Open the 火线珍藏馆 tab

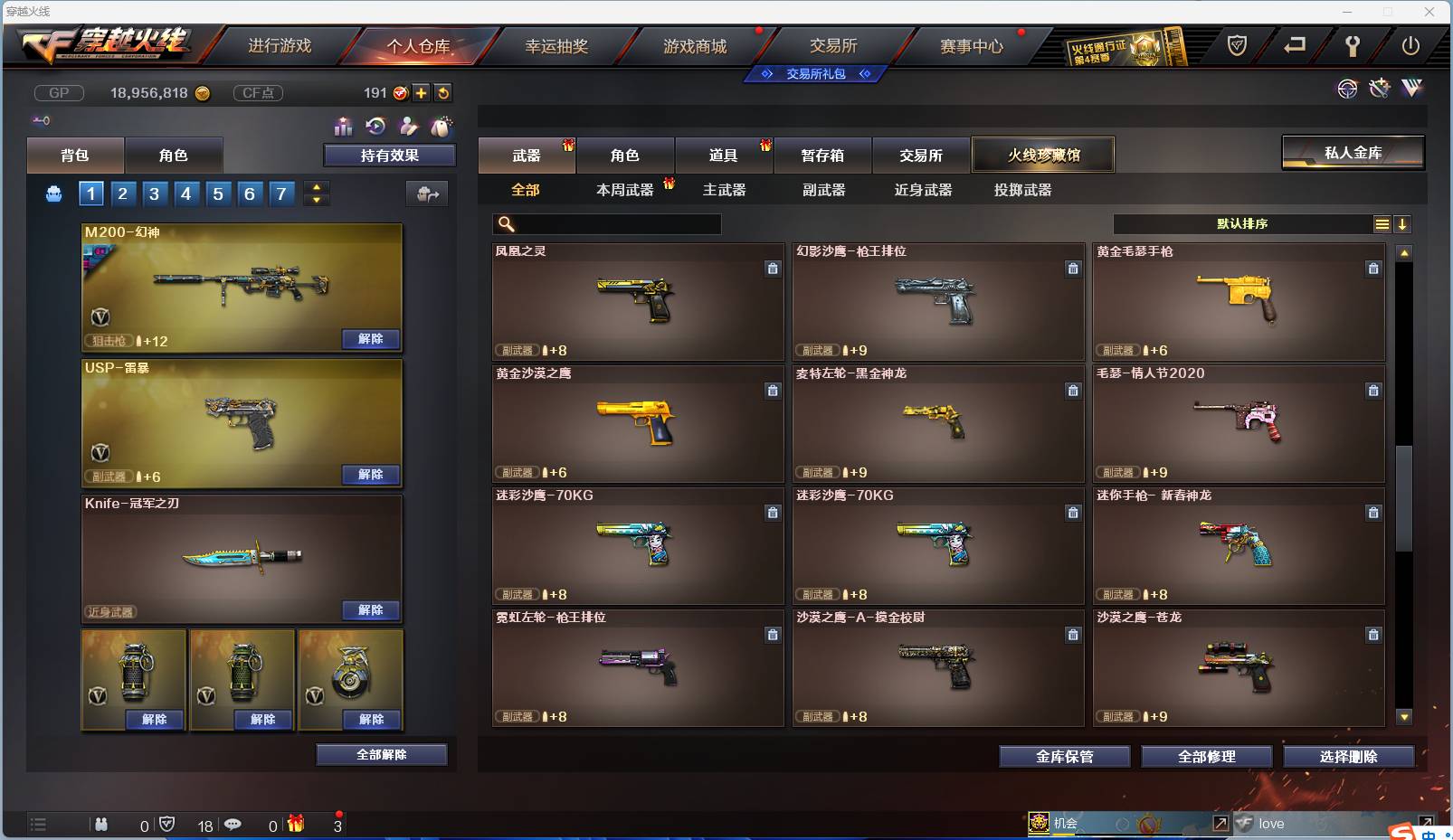pos(1043,154)
